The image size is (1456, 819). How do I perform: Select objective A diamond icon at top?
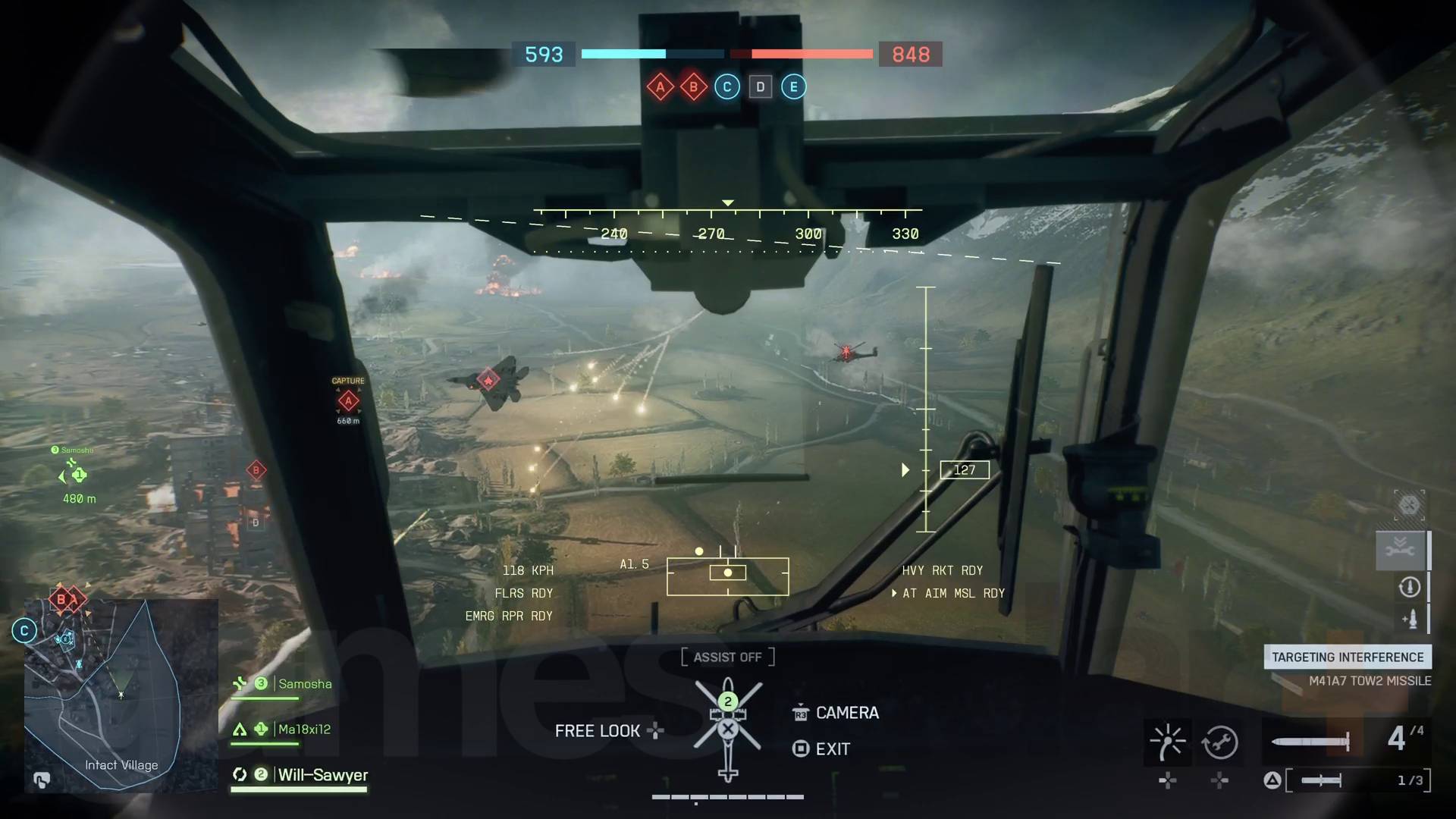tap(661, 86)
